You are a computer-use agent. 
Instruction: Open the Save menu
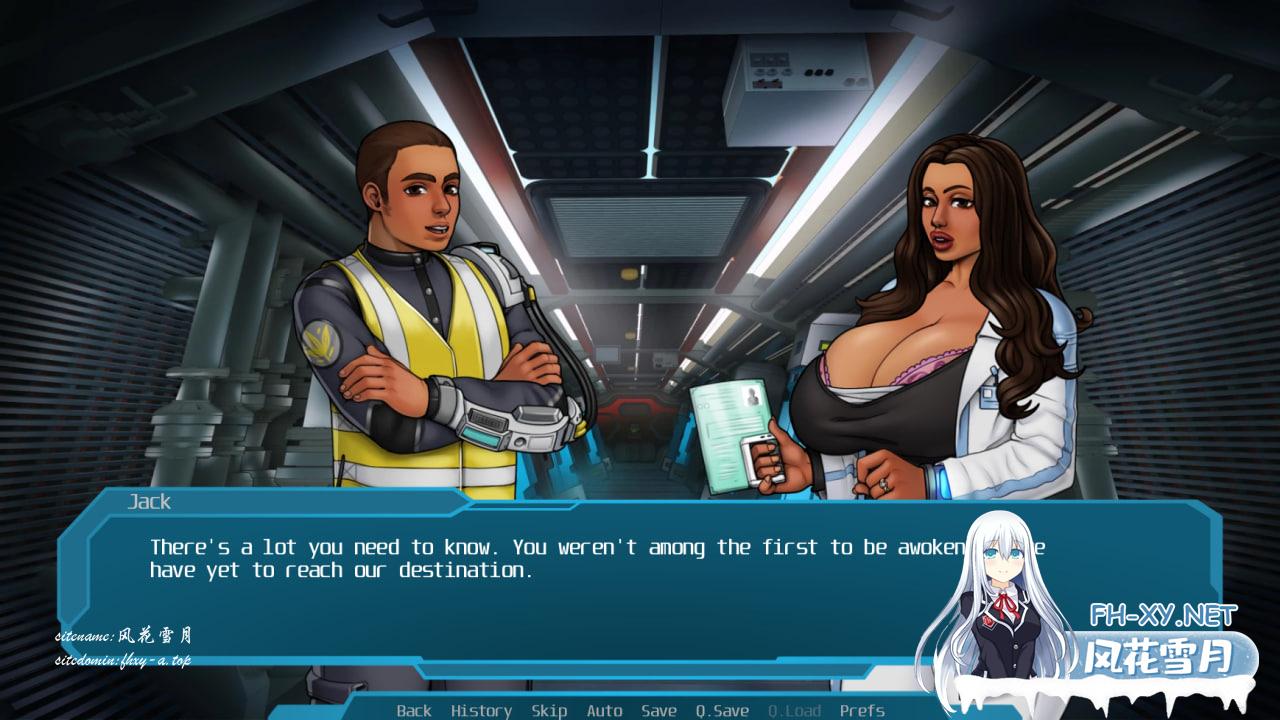[659, 710]
